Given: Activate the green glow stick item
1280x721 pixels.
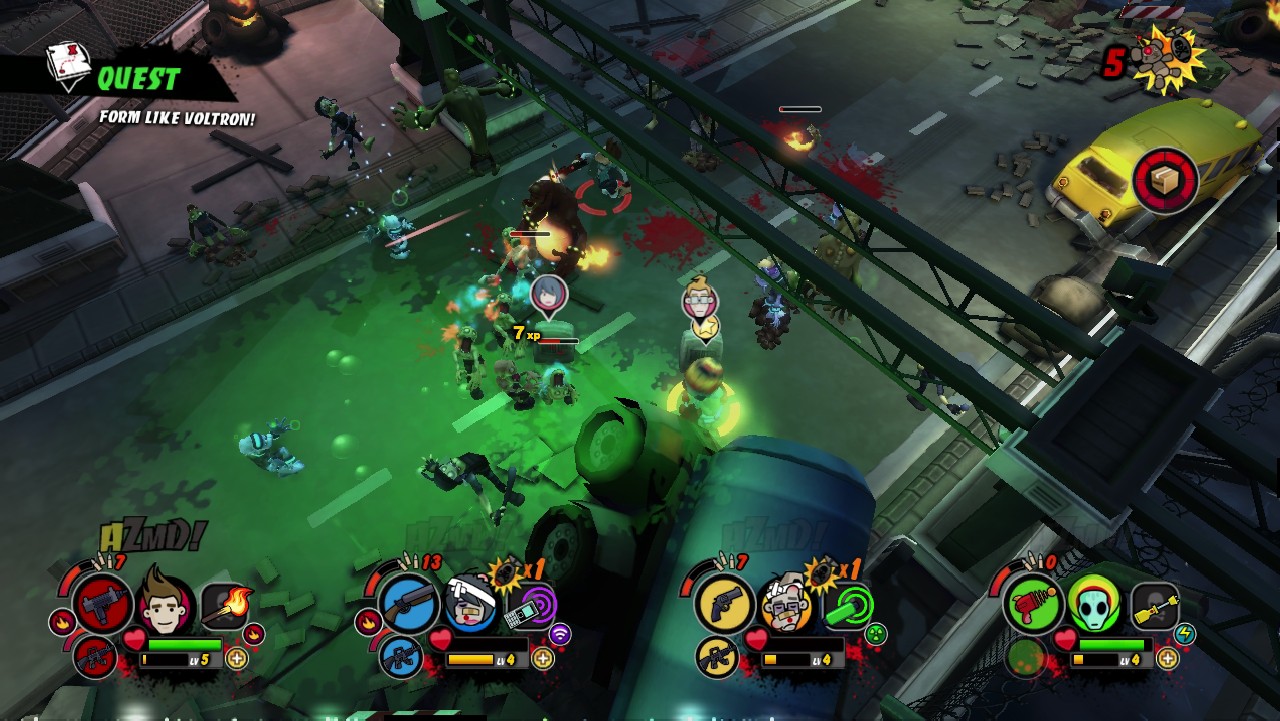Looking at the screenshot, I should coord(848,605).
